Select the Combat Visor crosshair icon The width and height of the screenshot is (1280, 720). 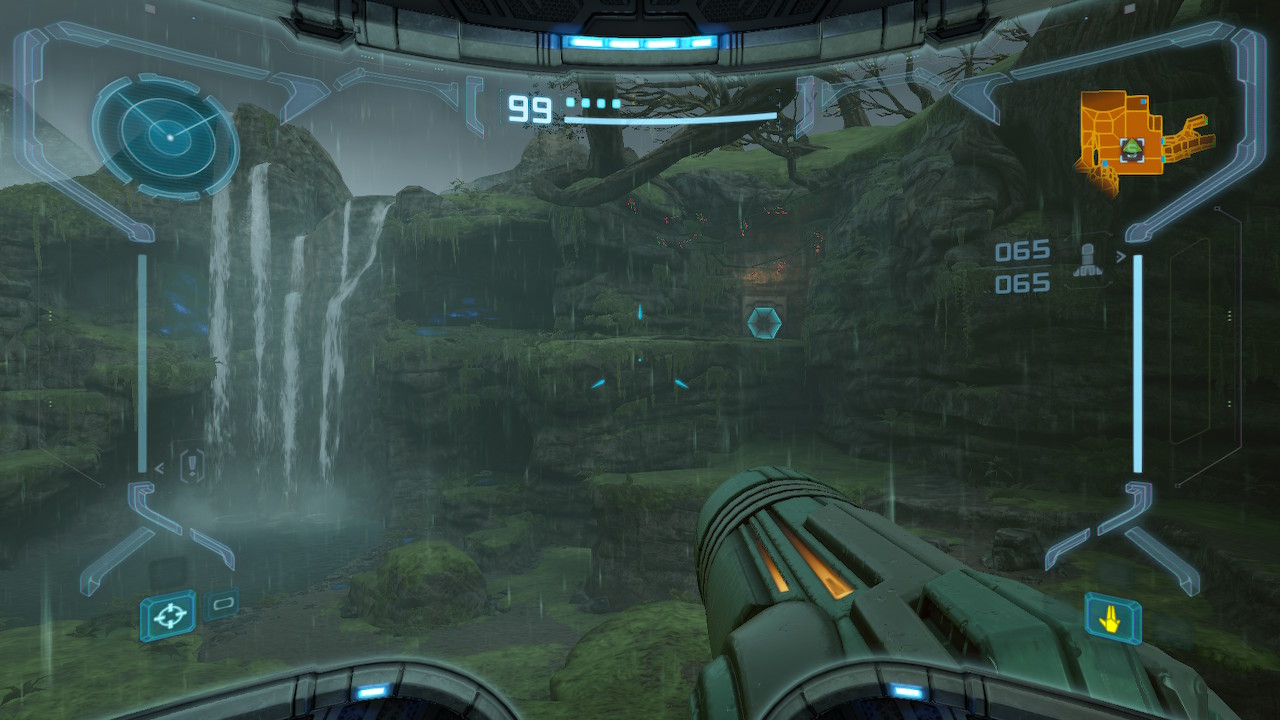pos(167,614)
